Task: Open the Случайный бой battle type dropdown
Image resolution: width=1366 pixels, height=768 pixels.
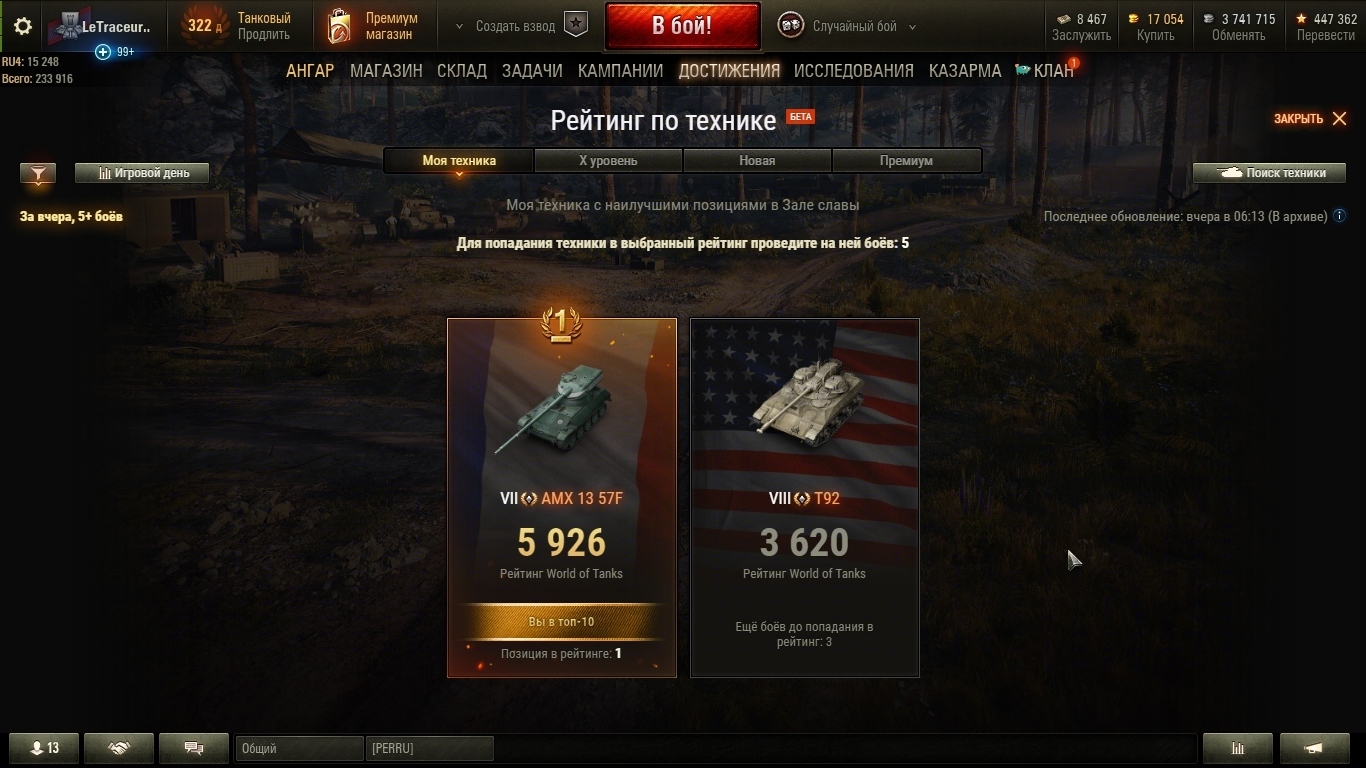Action: (x=849, y=27)
